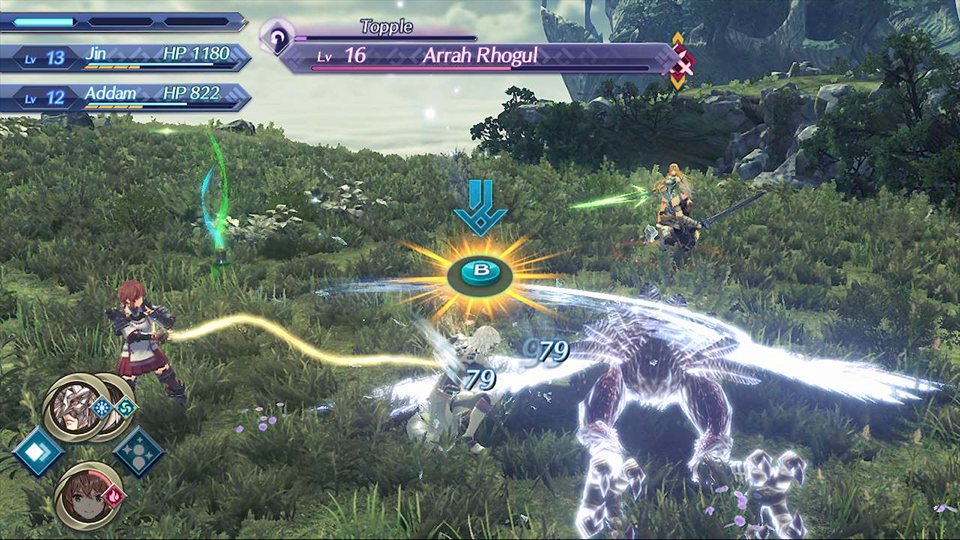Activate the circles and sparkles diamond icon
960x540 pixels.
[x=139, y=451]
